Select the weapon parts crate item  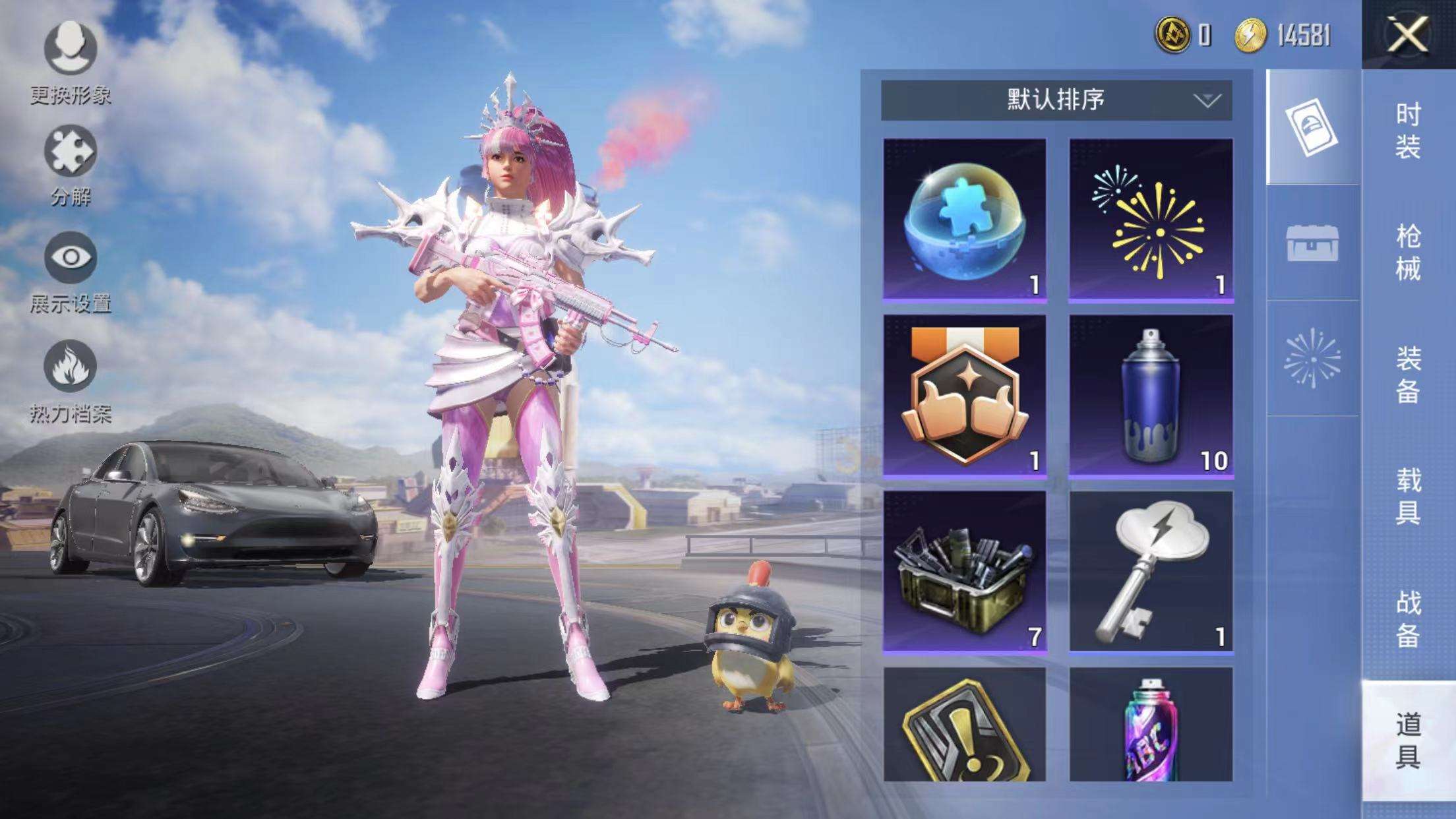pyautogui.click(x=965, y=572)
